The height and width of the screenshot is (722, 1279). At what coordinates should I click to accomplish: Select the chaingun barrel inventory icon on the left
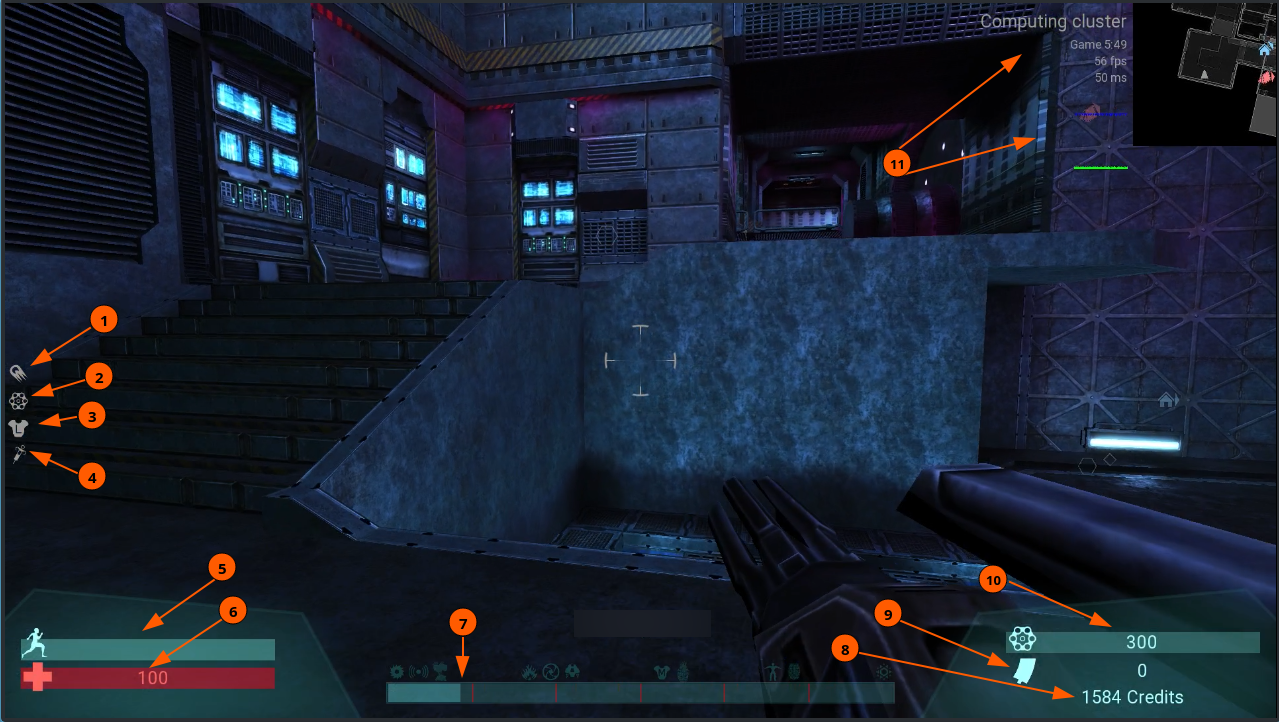point(18,400)
